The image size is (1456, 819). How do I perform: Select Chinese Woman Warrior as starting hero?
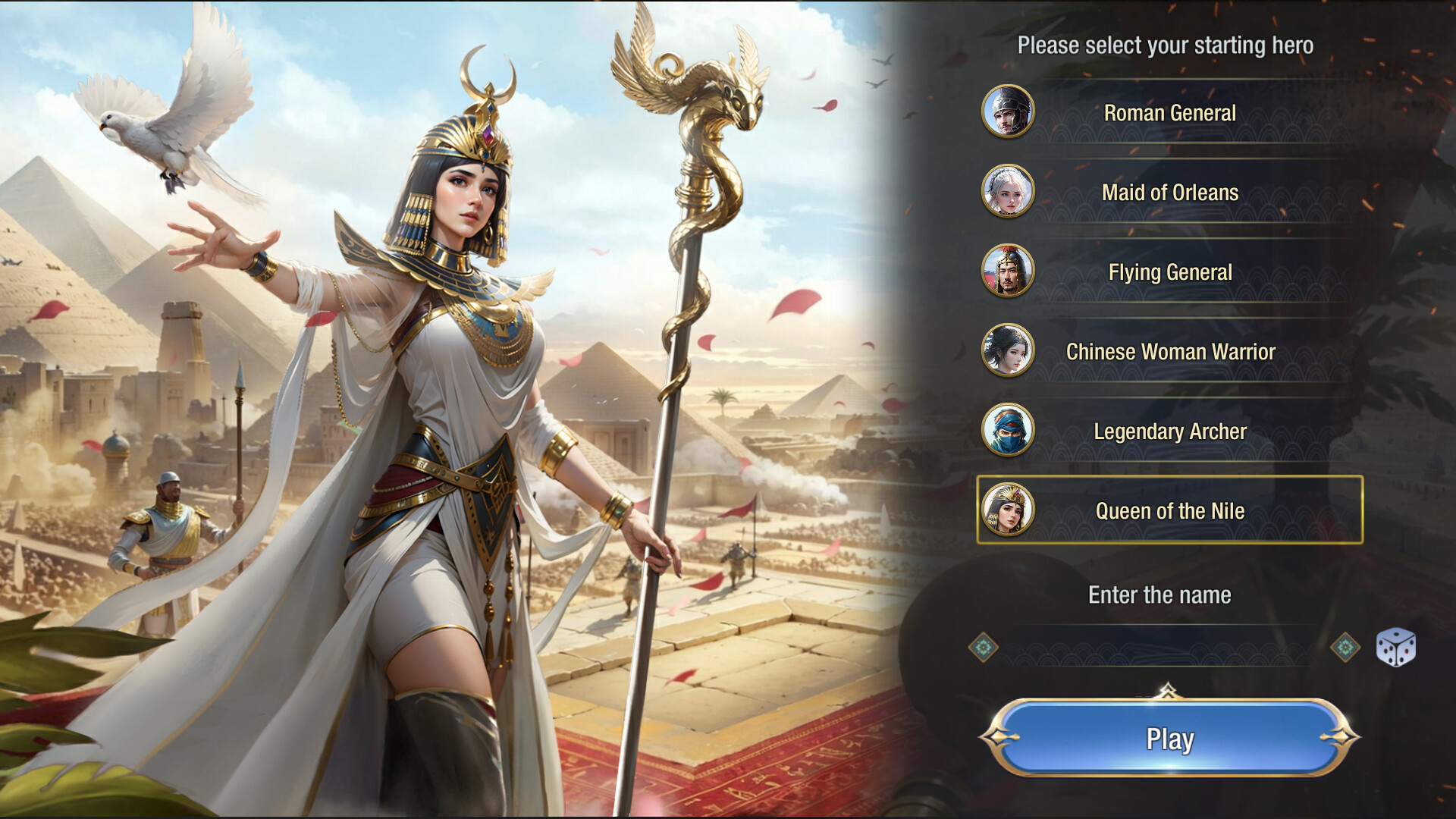click(x=1172, y=352)
